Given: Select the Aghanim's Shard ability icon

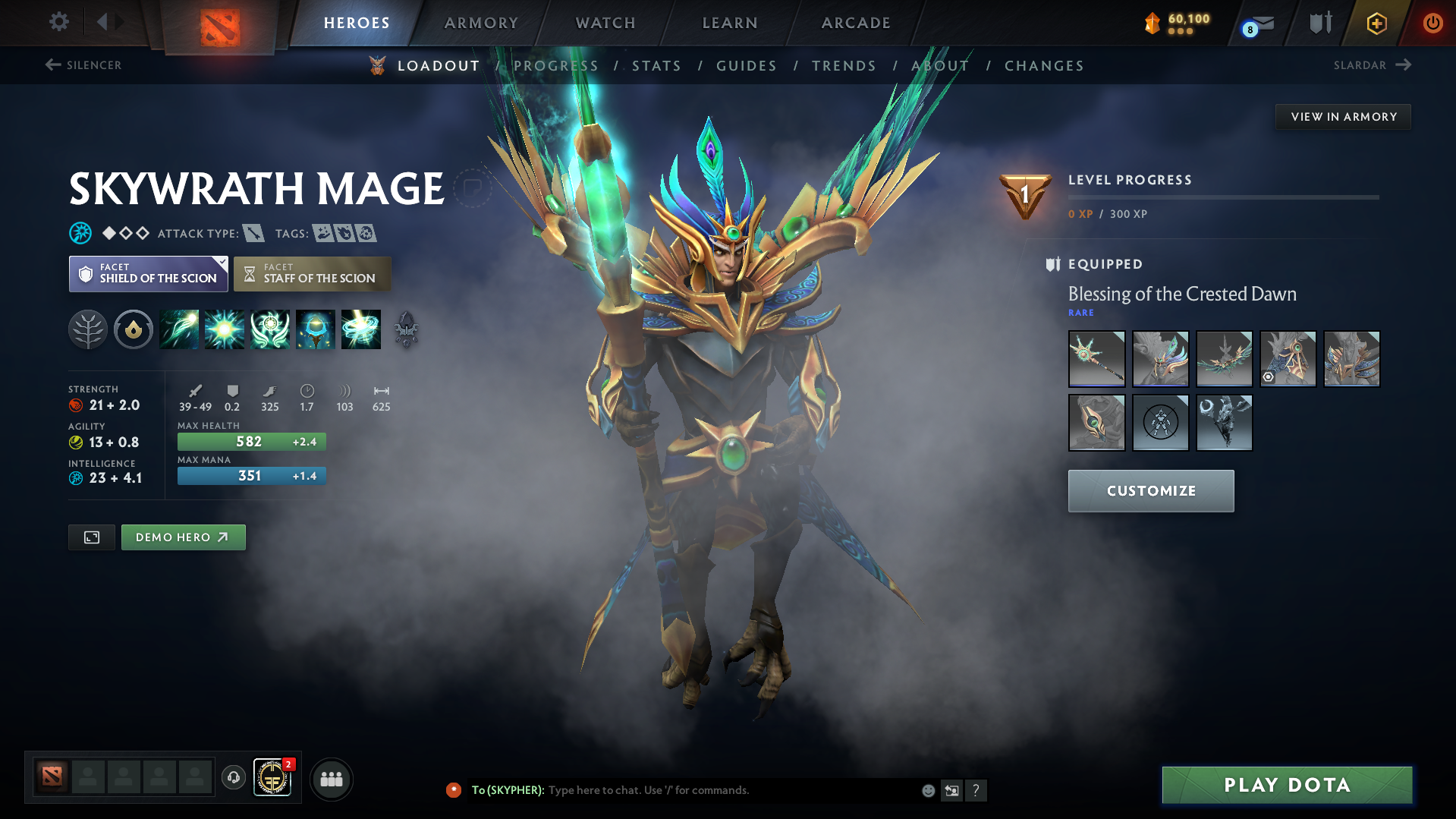Looking at the screenshot, I should click(404, 329).
